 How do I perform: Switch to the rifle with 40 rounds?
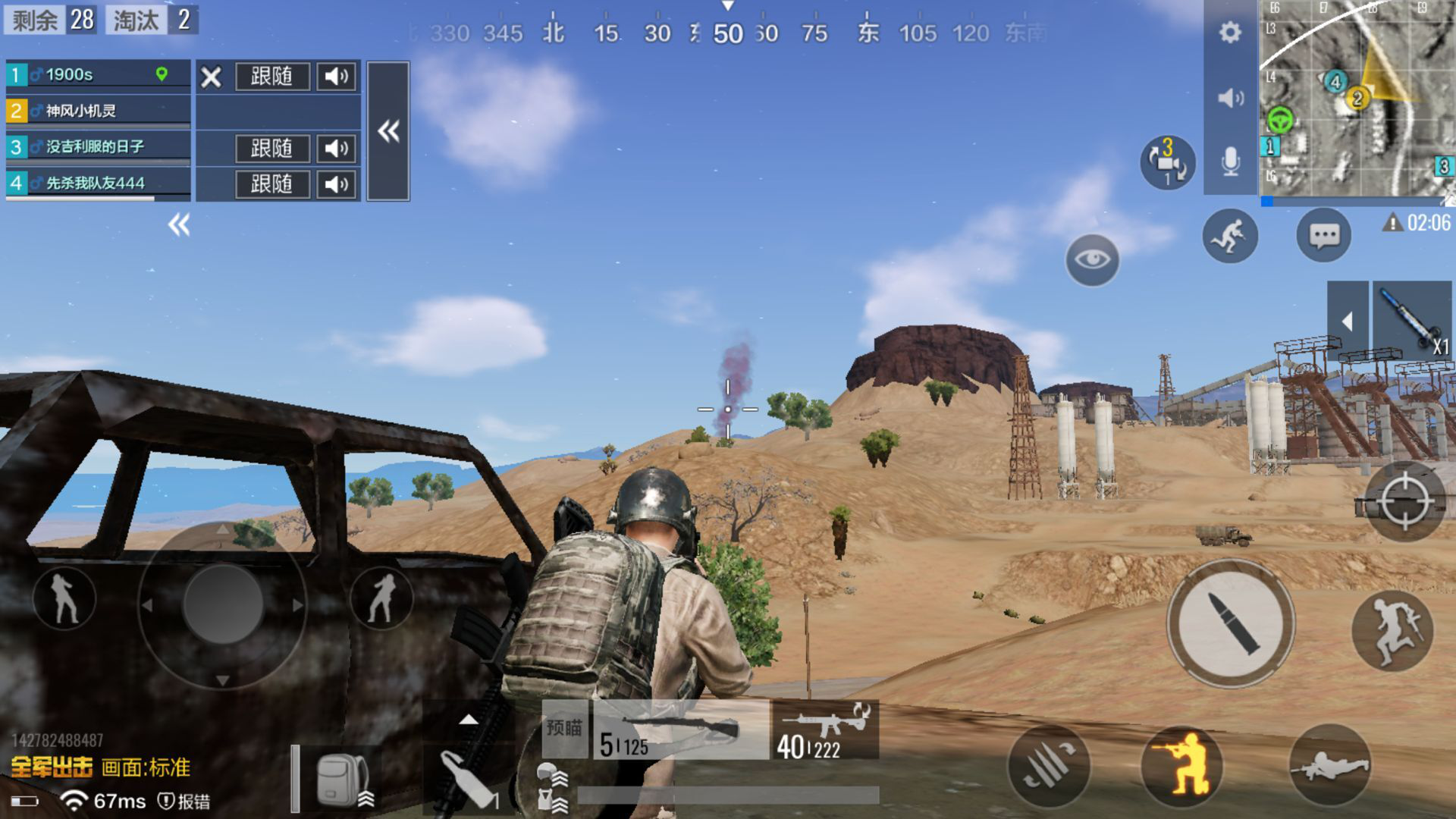coord(824,730)
